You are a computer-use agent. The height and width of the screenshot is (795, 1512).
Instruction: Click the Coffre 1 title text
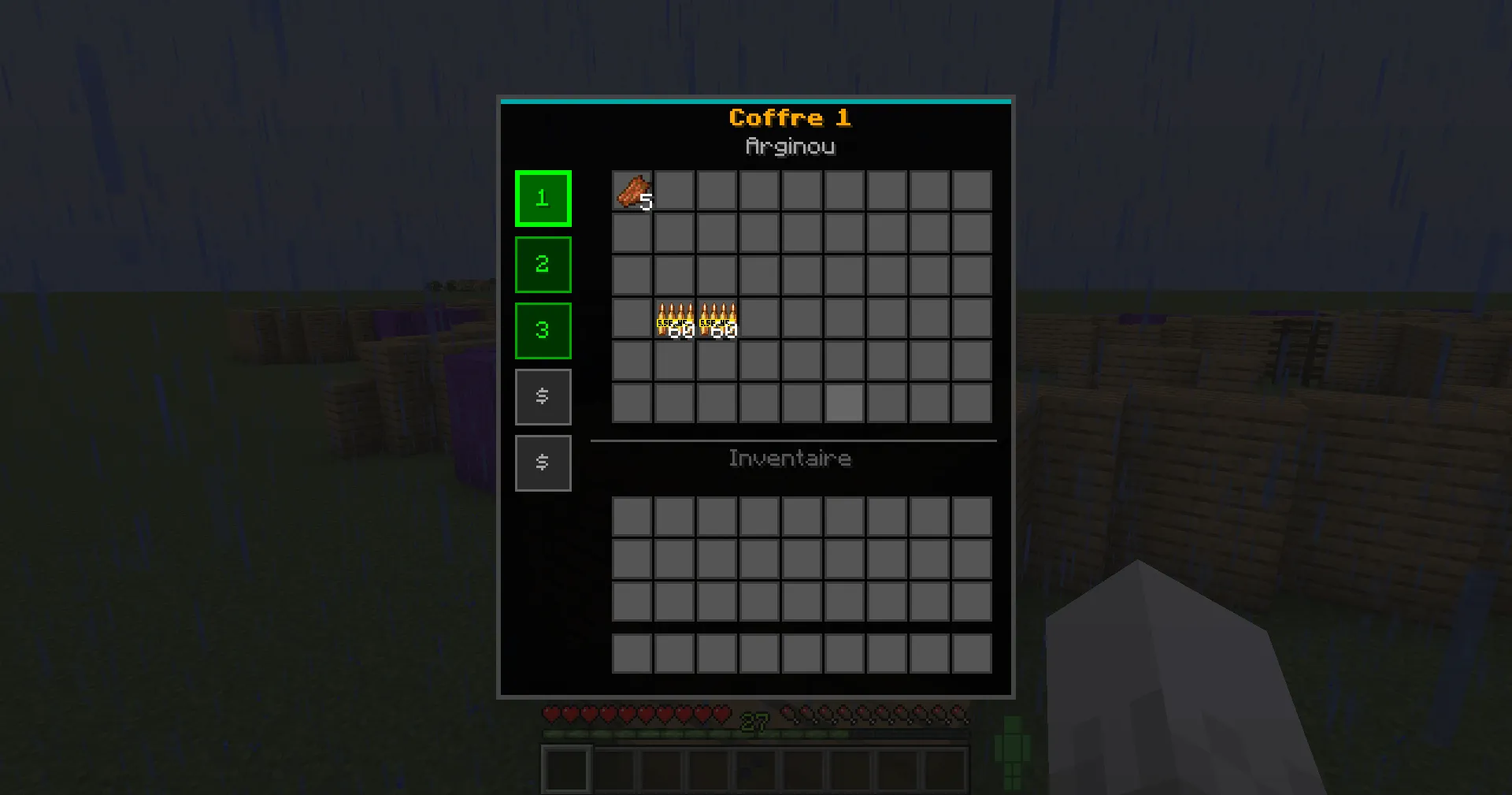[791, 117]
